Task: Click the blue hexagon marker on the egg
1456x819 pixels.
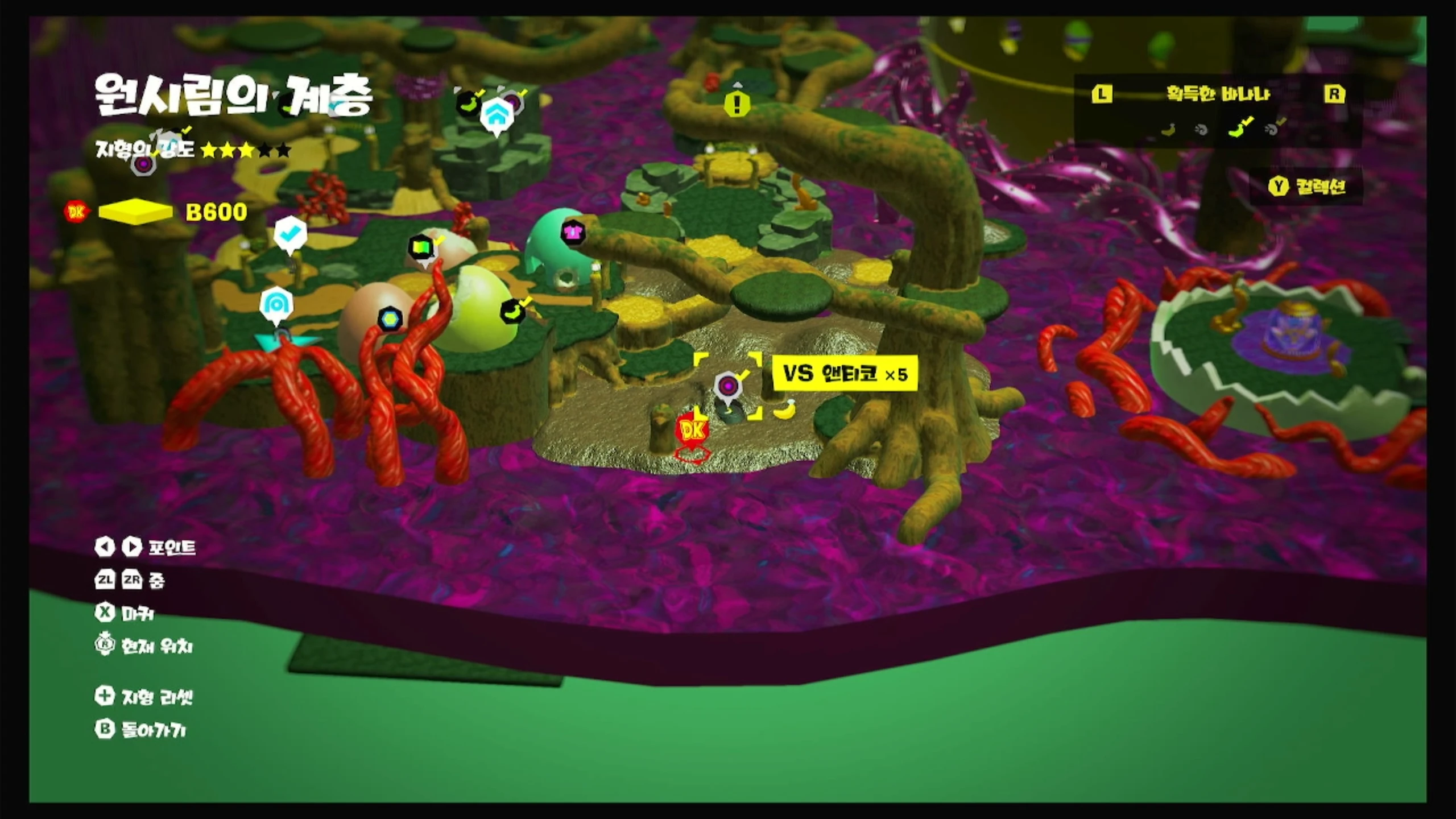Action: [x=390, y=319]
